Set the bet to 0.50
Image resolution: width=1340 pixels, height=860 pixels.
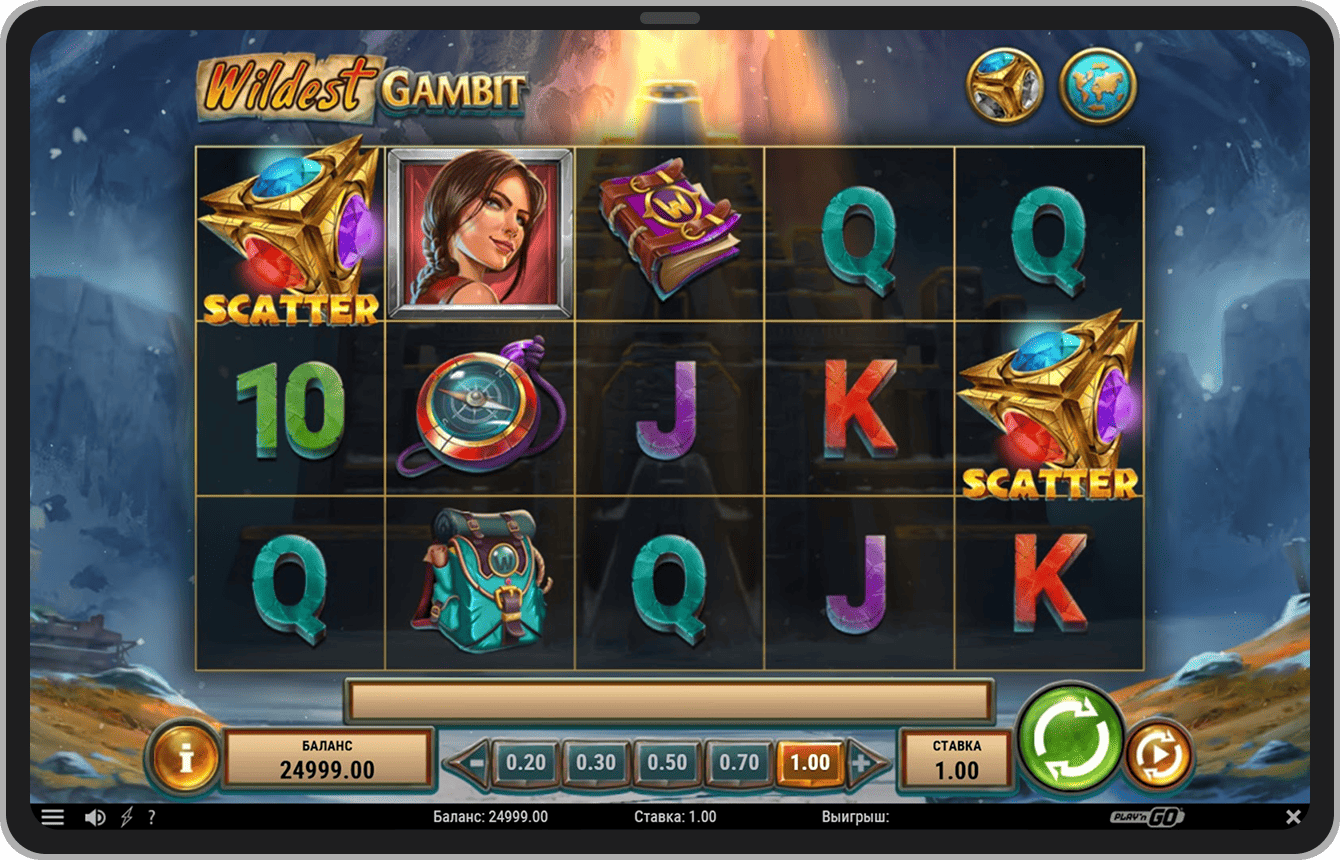point(667,763)
